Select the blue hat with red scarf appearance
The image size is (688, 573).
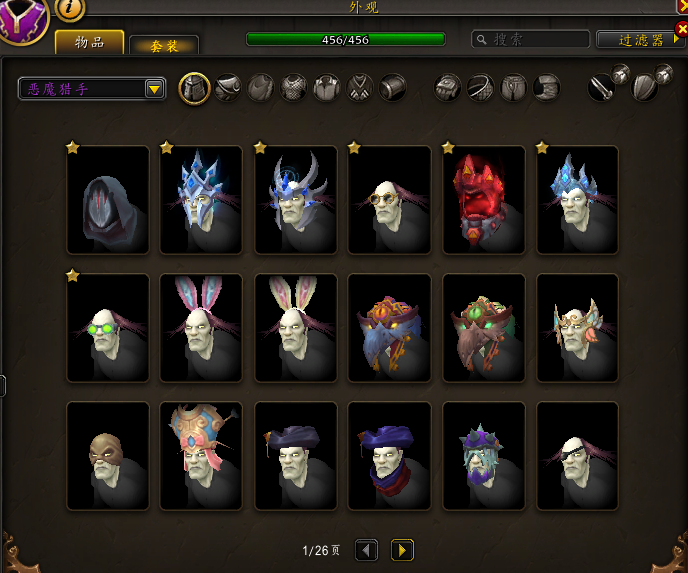point(390,456)
